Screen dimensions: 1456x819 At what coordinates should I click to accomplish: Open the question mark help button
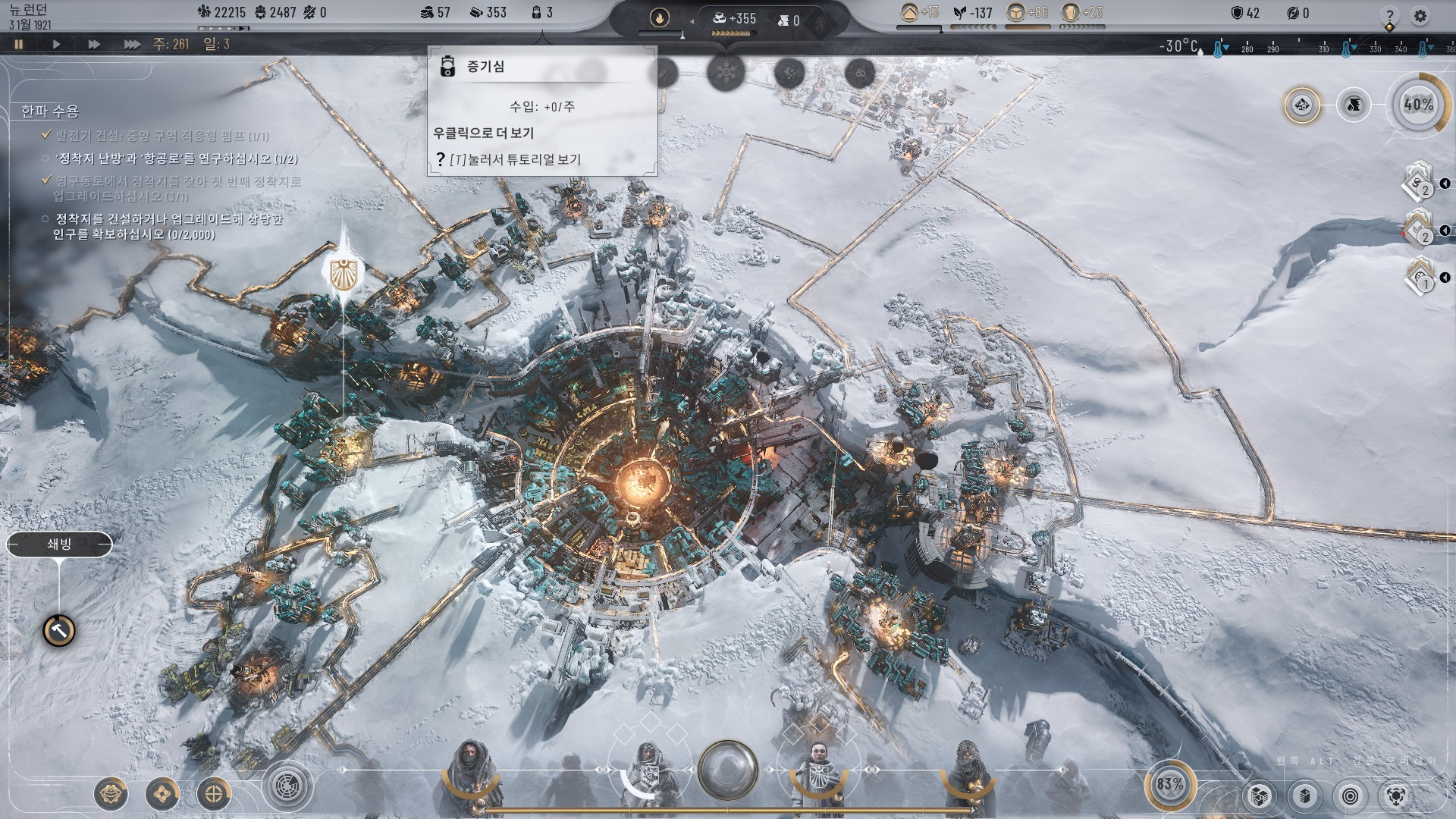[1389, 15]
